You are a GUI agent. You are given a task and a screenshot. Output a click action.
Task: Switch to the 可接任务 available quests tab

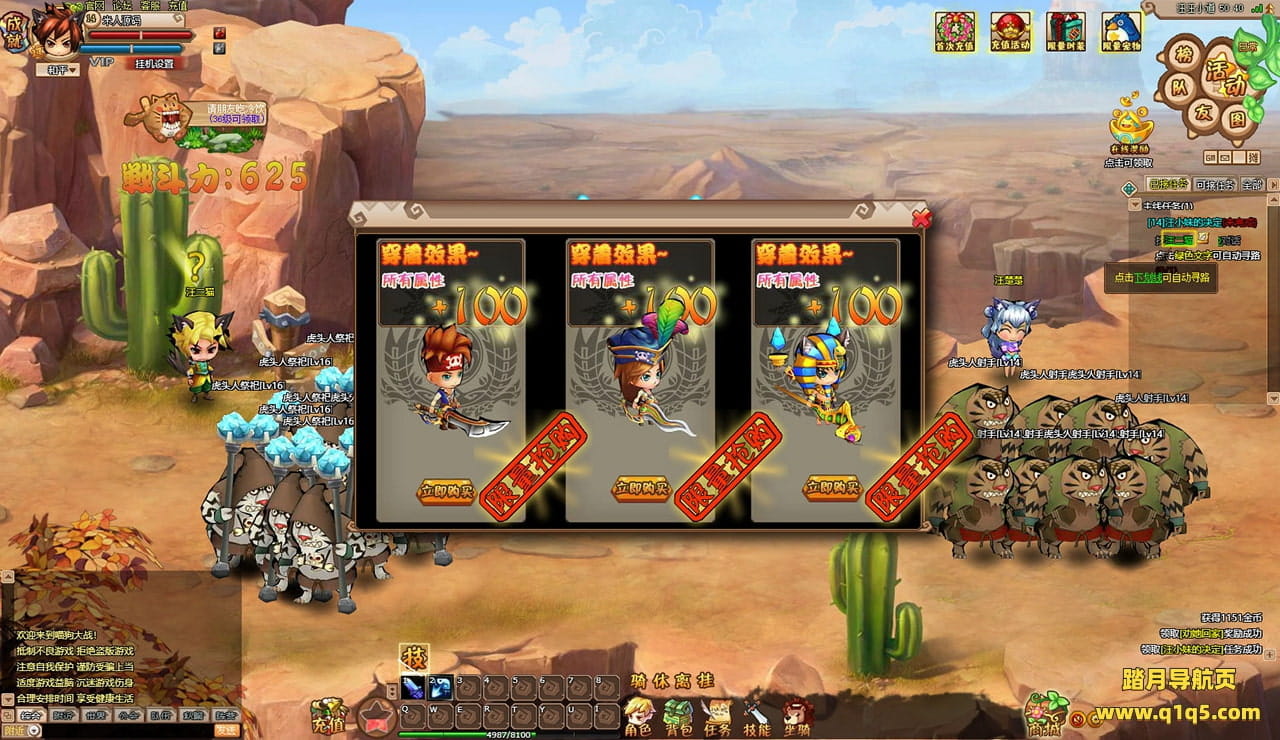(x=1214, y=185)
